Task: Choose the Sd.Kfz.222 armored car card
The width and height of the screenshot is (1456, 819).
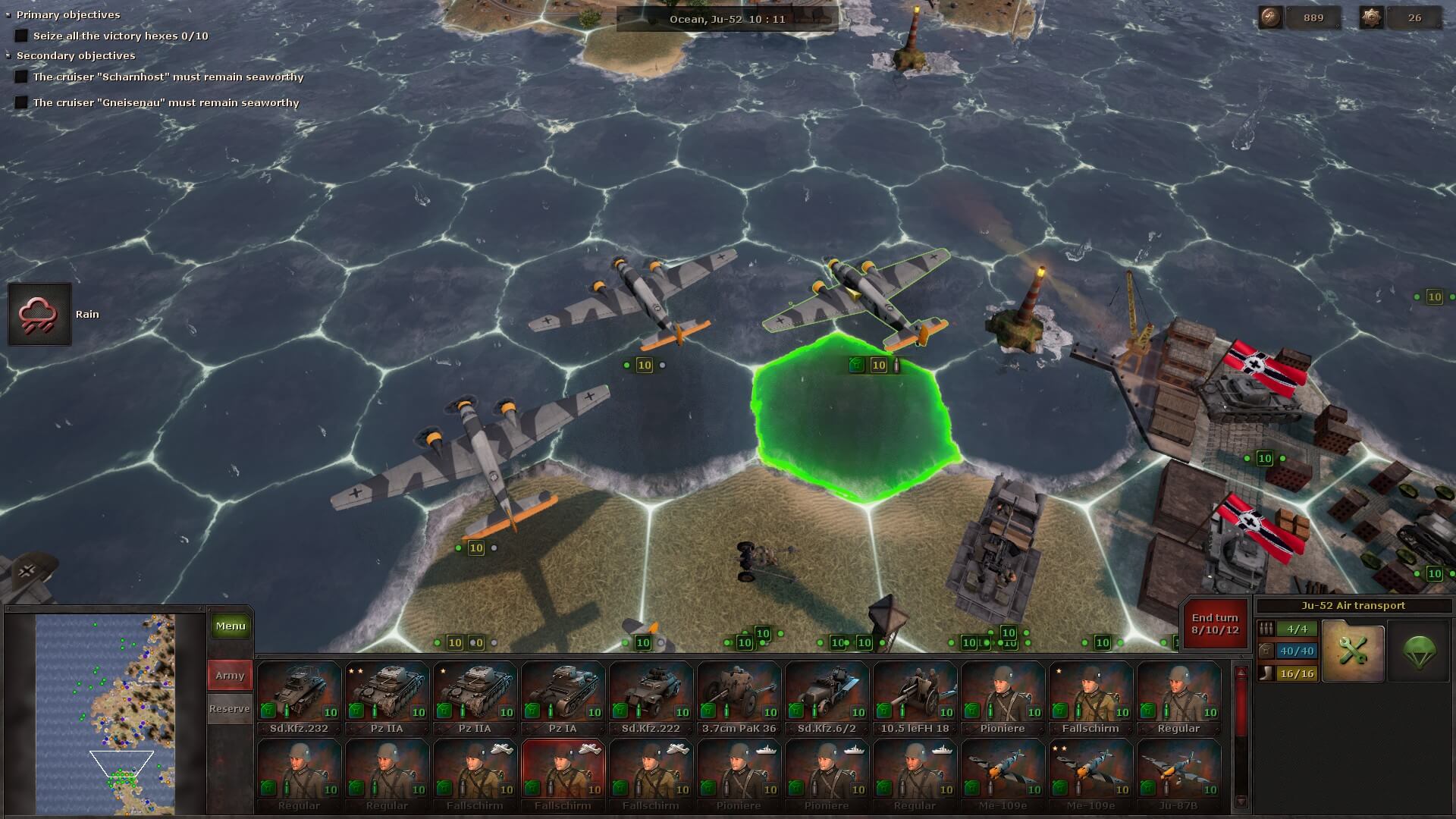Action: [x=651, y=697]
